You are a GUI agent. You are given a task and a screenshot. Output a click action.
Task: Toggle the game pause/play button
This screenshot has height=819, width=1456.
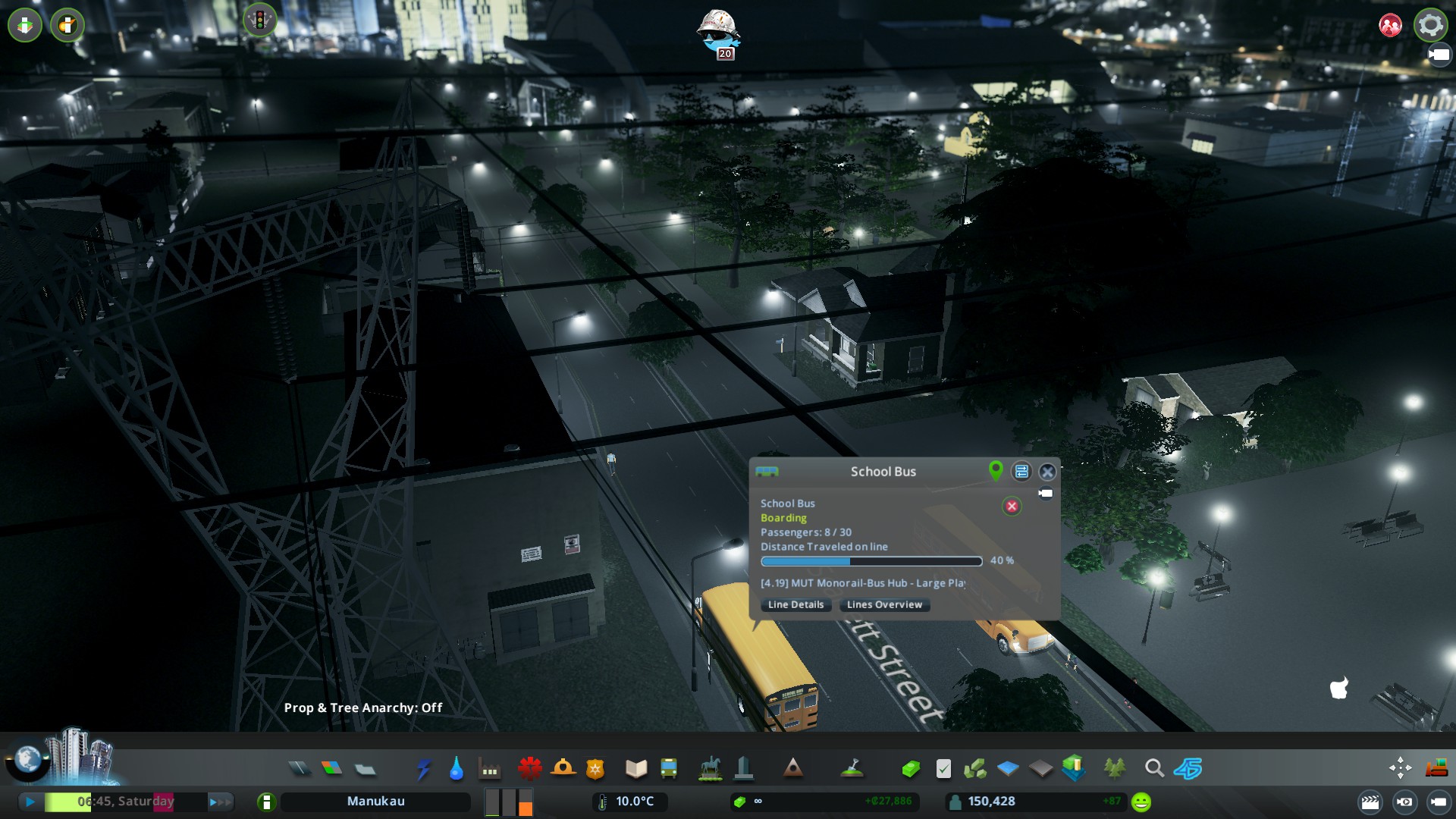click(30, 801)
